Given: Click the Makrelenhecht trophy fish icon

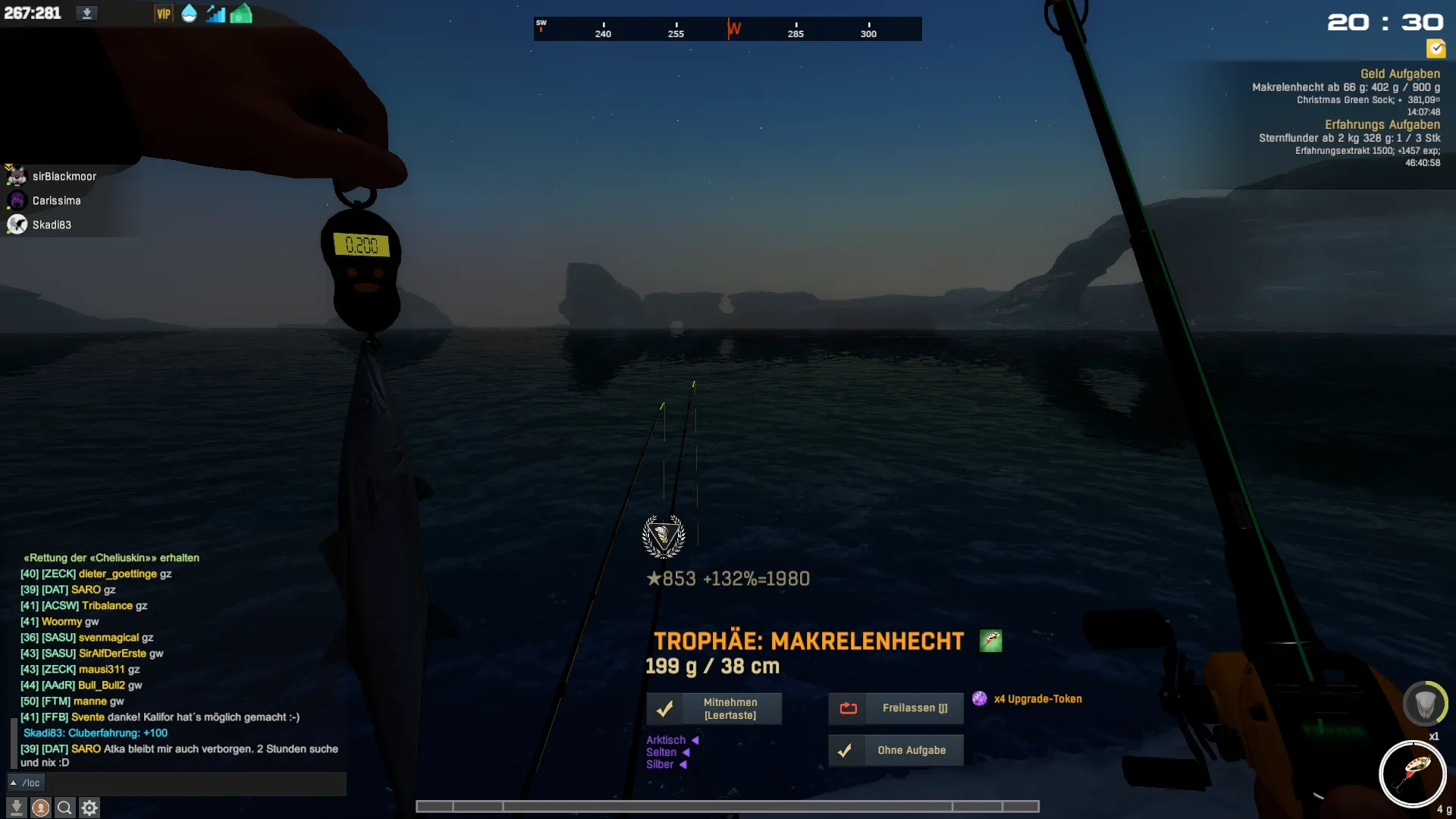Looking at the screenshot, I should [990, 641].
